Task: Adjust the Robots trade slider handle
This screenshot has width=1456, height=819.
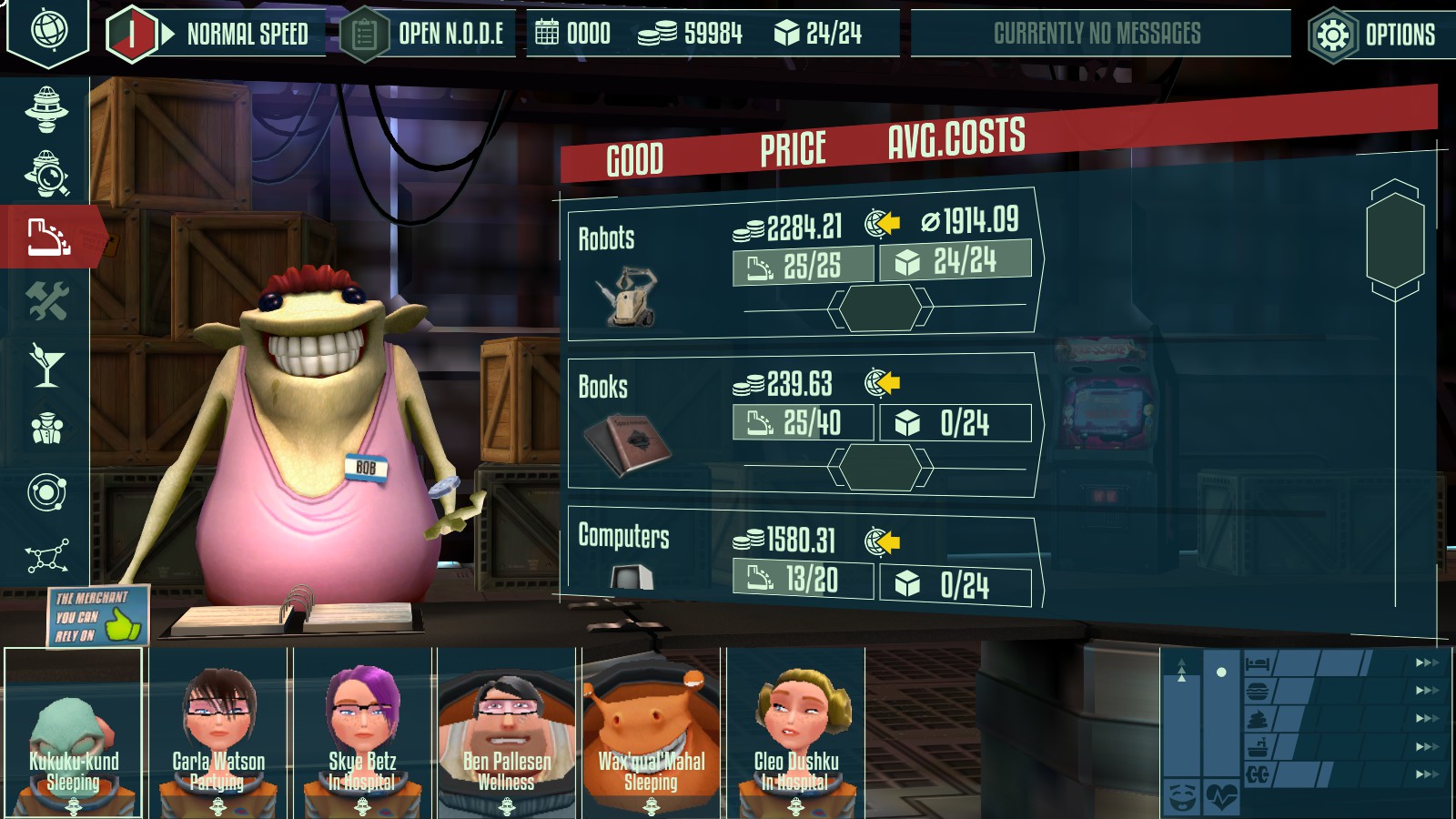Action: tap(880, 308)
